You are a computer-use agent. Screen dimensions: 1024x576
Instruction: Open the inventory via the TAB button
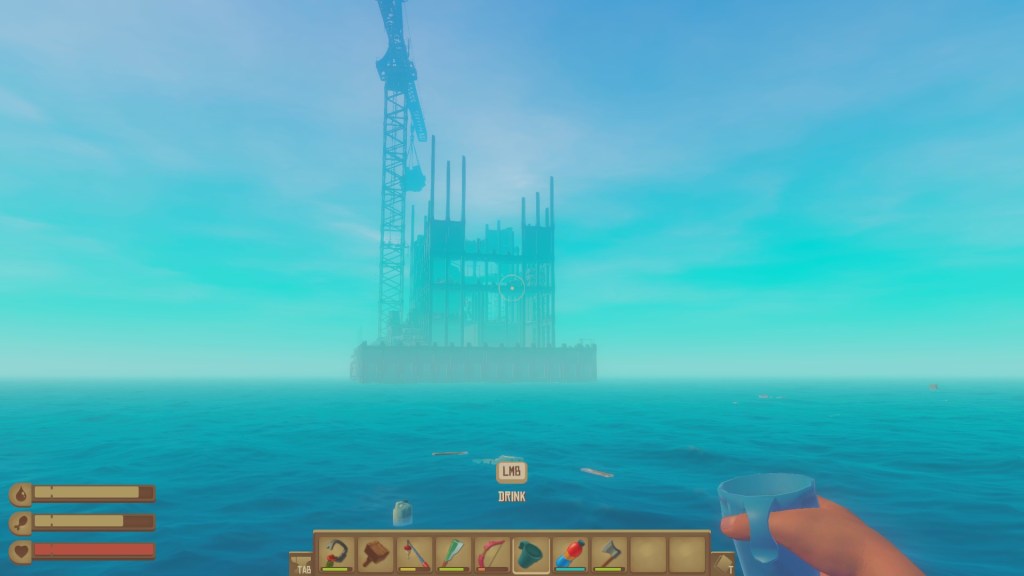(302, 565)
